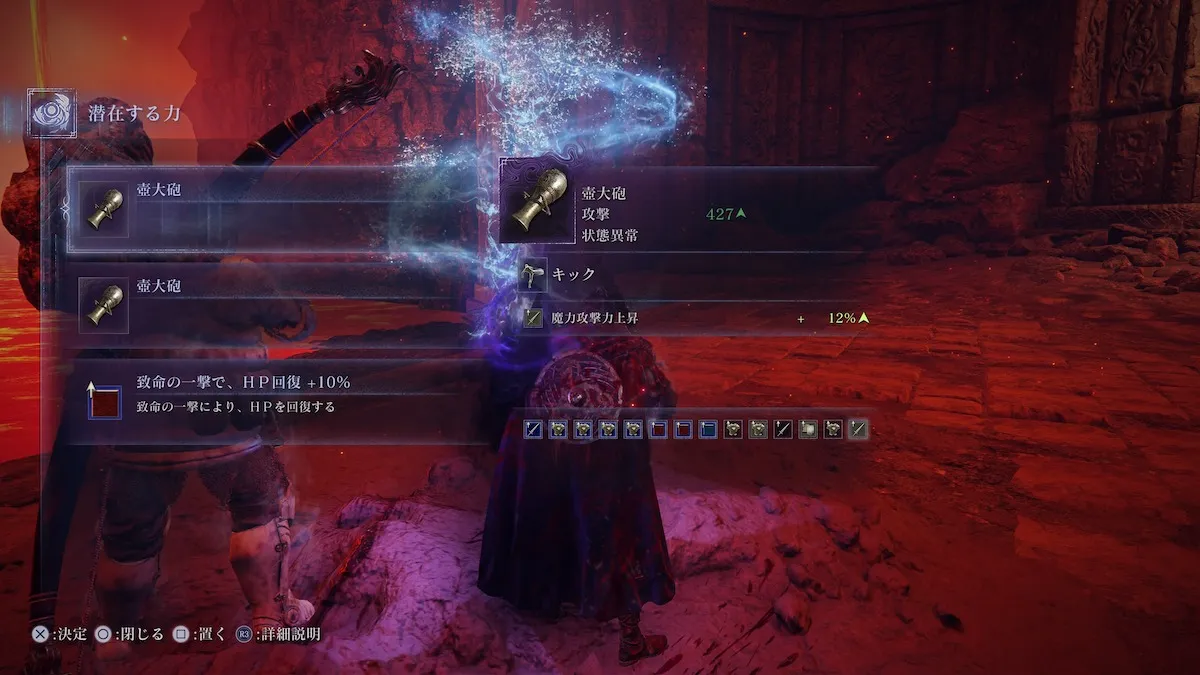Choose the unhighlighted second 壺大砲 entry
Image resolution: width=1200 pixels, height=675 pixels.
coord(270,305)
